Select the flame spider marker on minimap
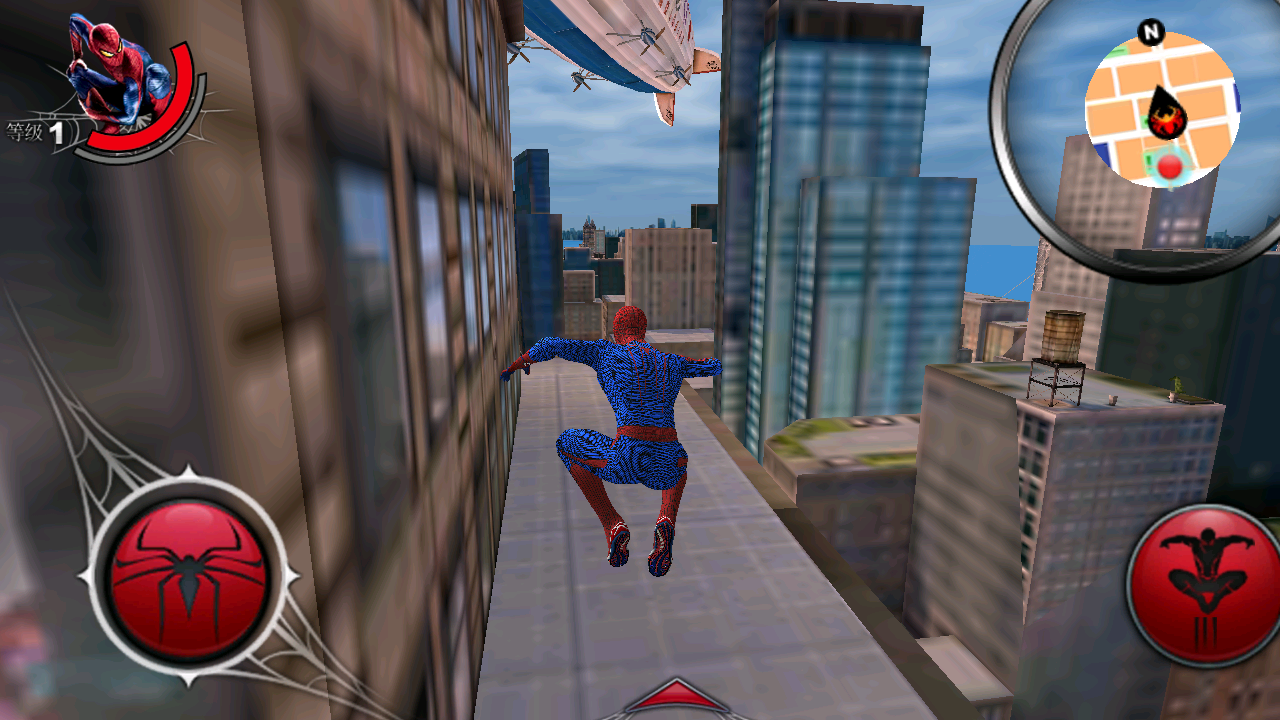The width and height of the screenshot is (1280, 720). pos(1166,117)
